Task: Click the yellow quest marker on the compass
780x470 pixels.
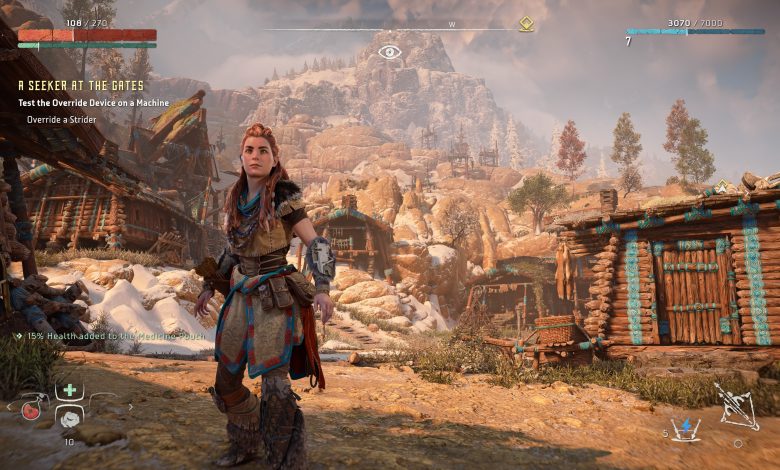Action: [x=526, y=25]
